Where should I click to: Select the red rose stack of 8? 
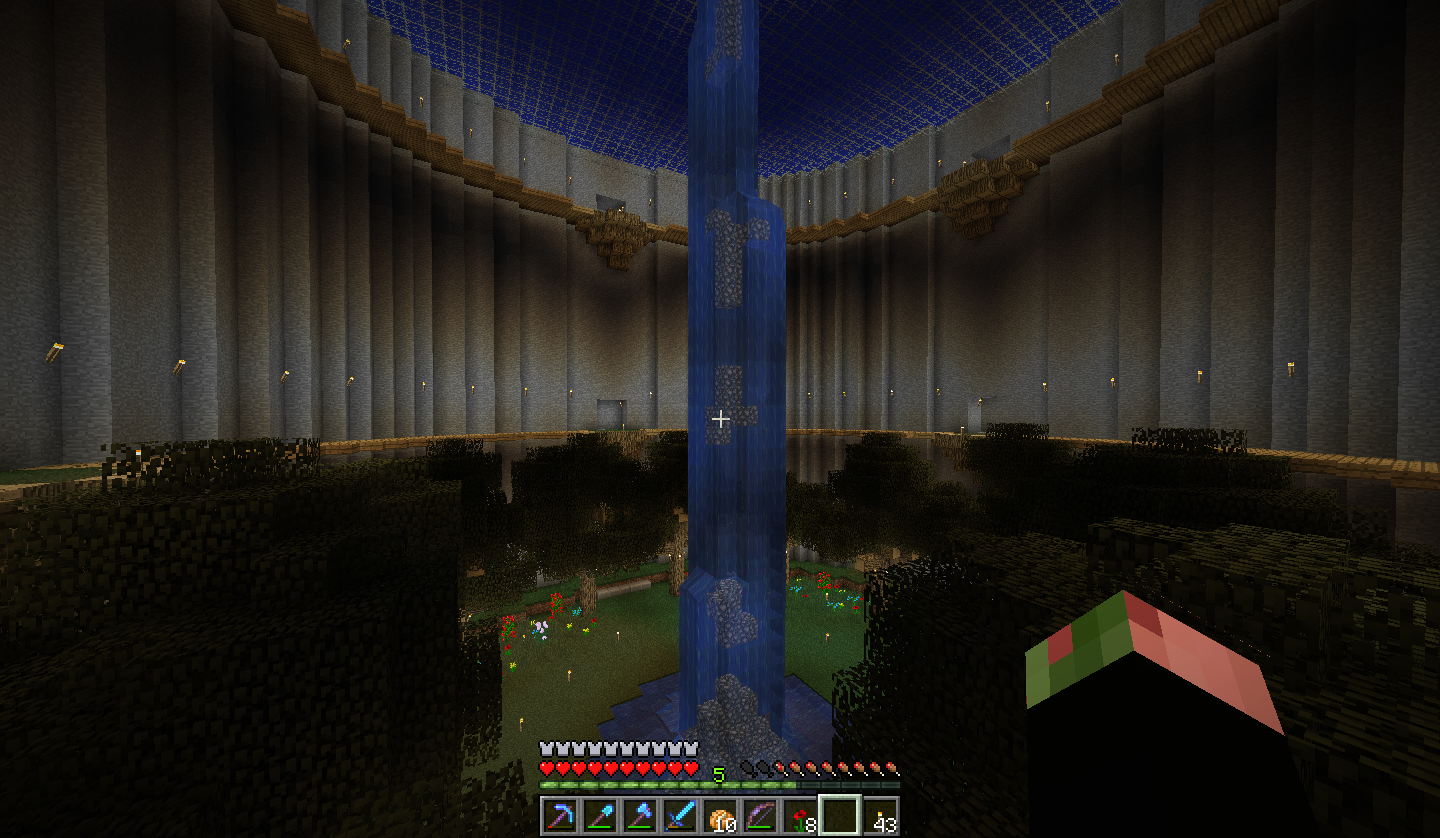(x=800, y=815)
